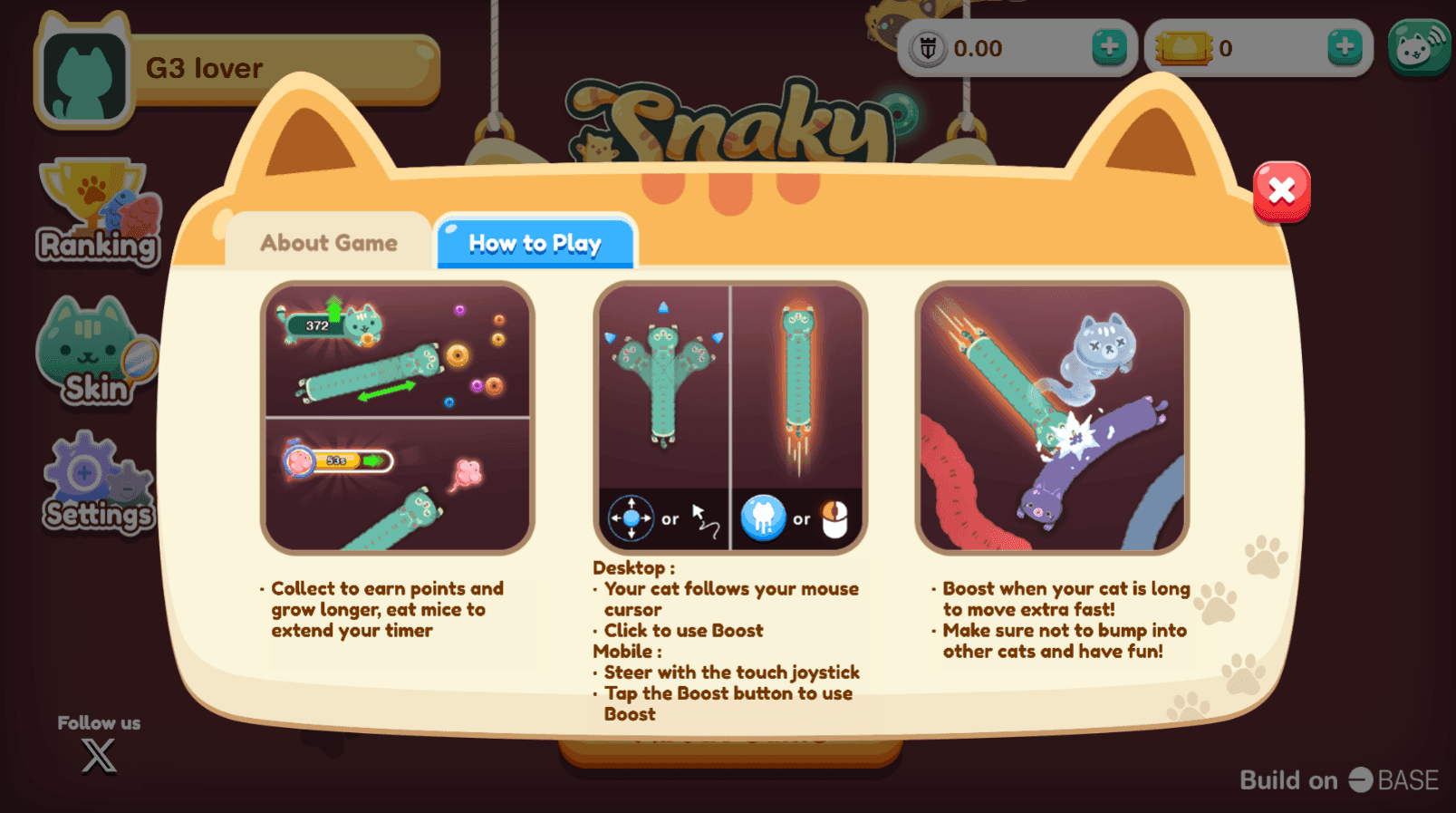Click the shield coin balance icon

[930, 48]
